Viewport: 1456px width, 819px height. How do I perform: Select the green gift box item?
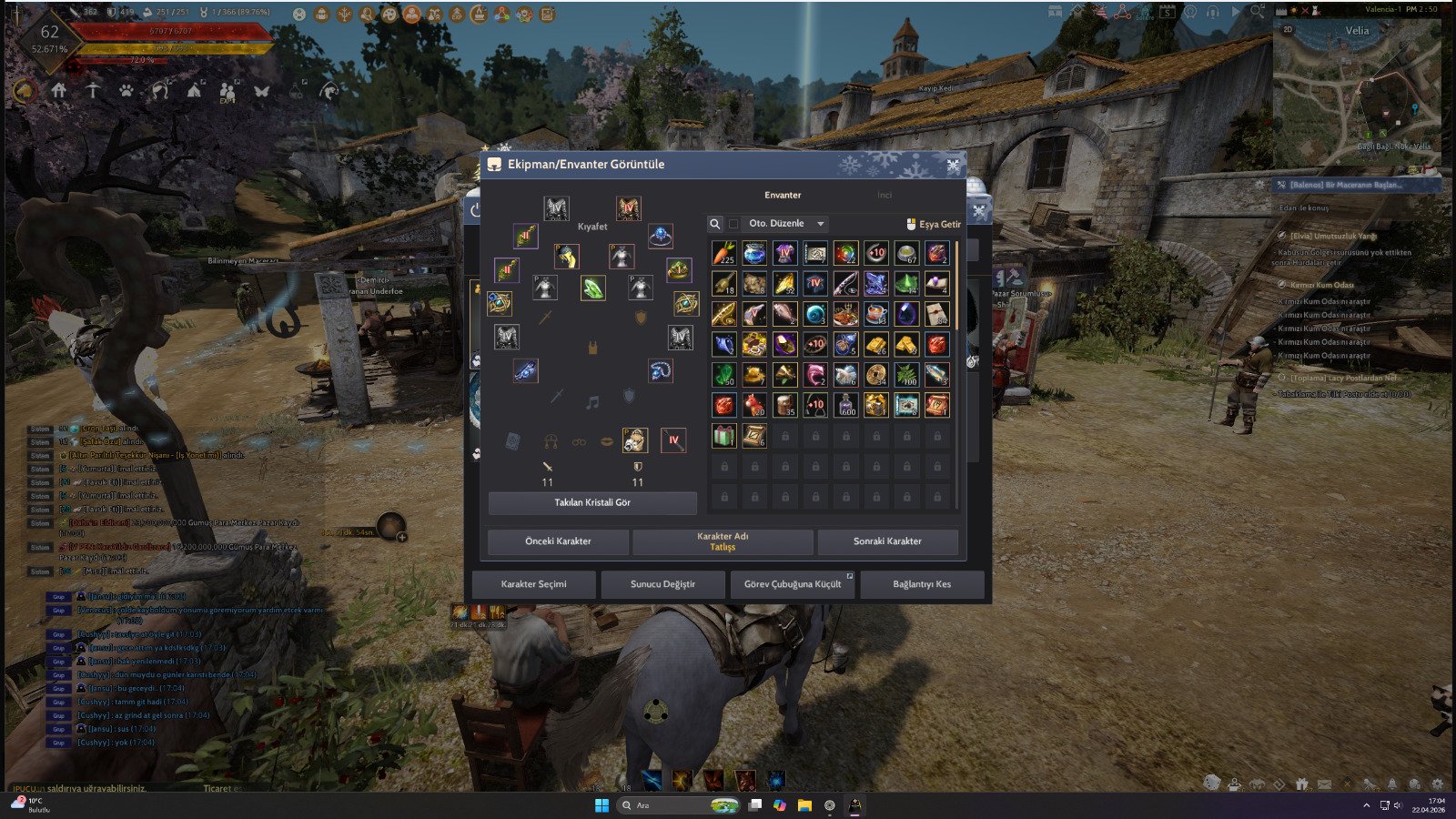(x=723, y=435)
